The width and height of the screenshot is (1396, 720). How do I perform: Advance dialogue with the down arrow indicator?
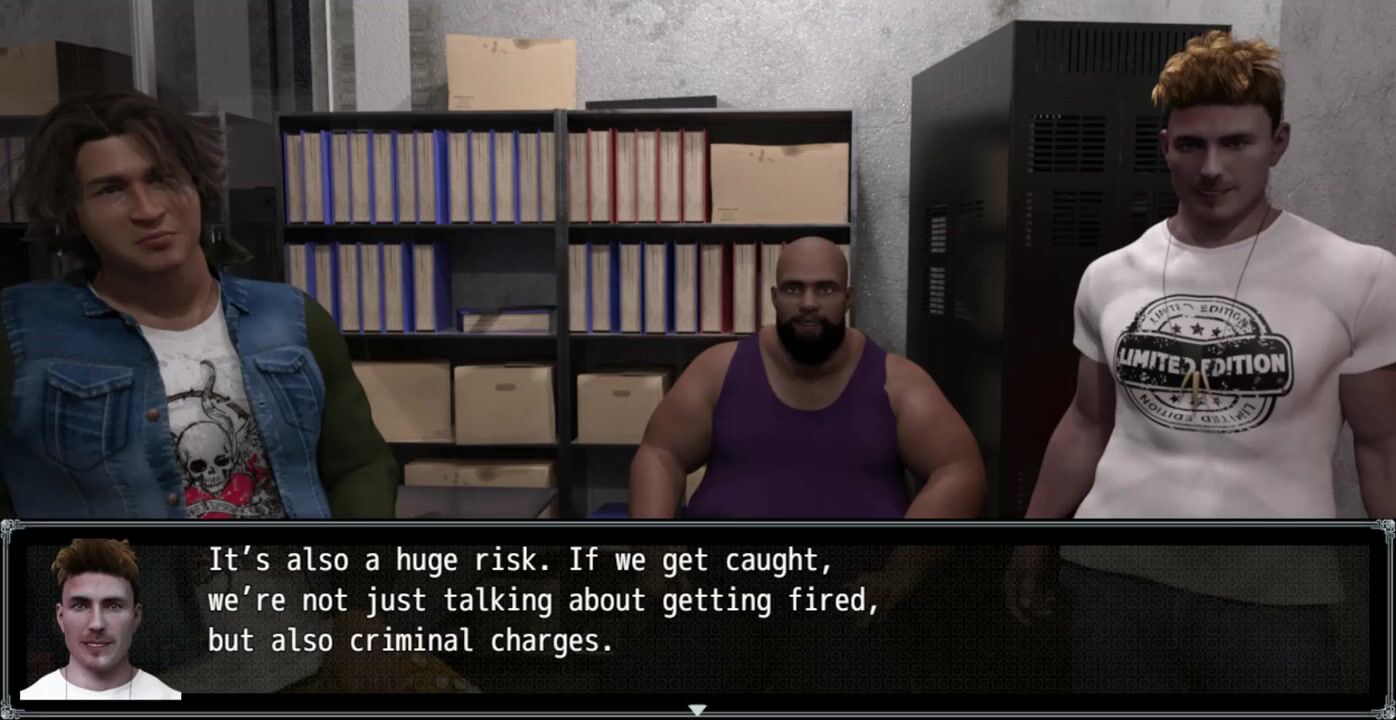coord(697,710)
